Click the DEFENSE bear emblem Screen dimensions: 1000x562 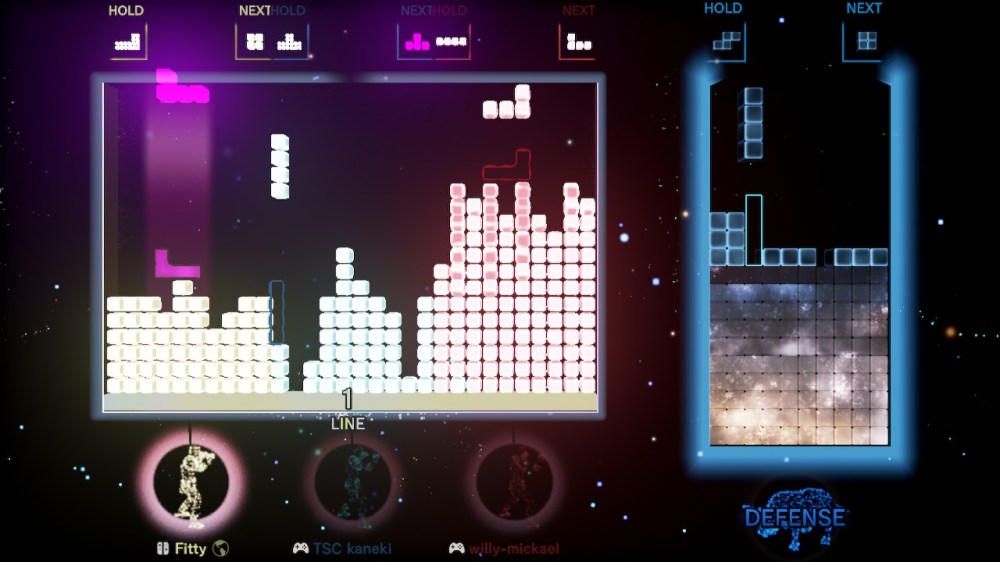click(794, 513)
